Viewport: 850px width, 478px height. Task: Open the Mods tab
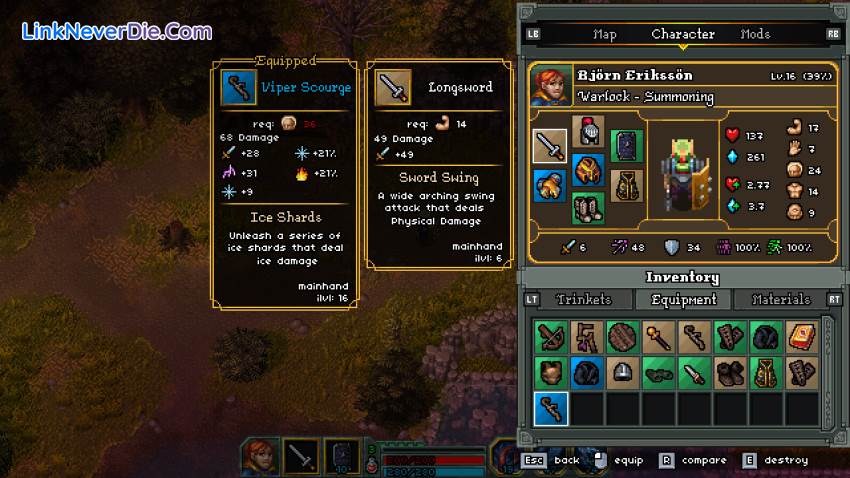755,34
